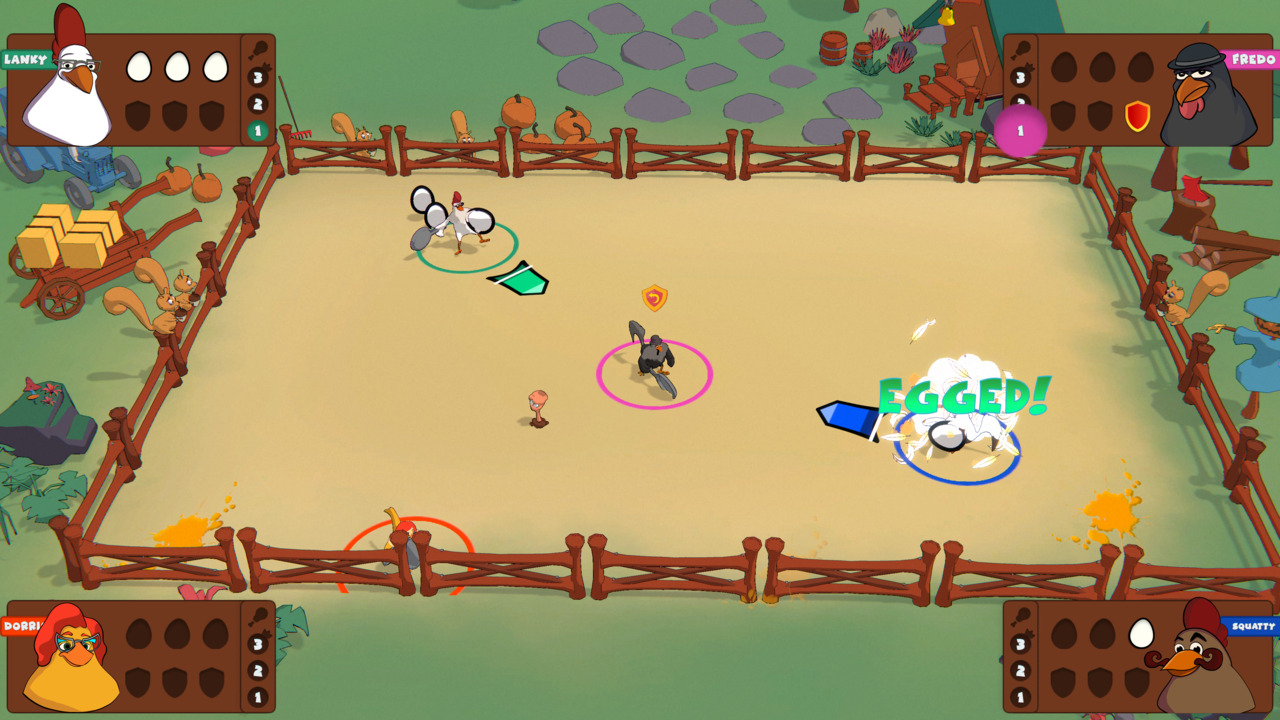Click the first egg in Lanky's egg row
Screen dimensions: 1280x720
tap(137, 65)
